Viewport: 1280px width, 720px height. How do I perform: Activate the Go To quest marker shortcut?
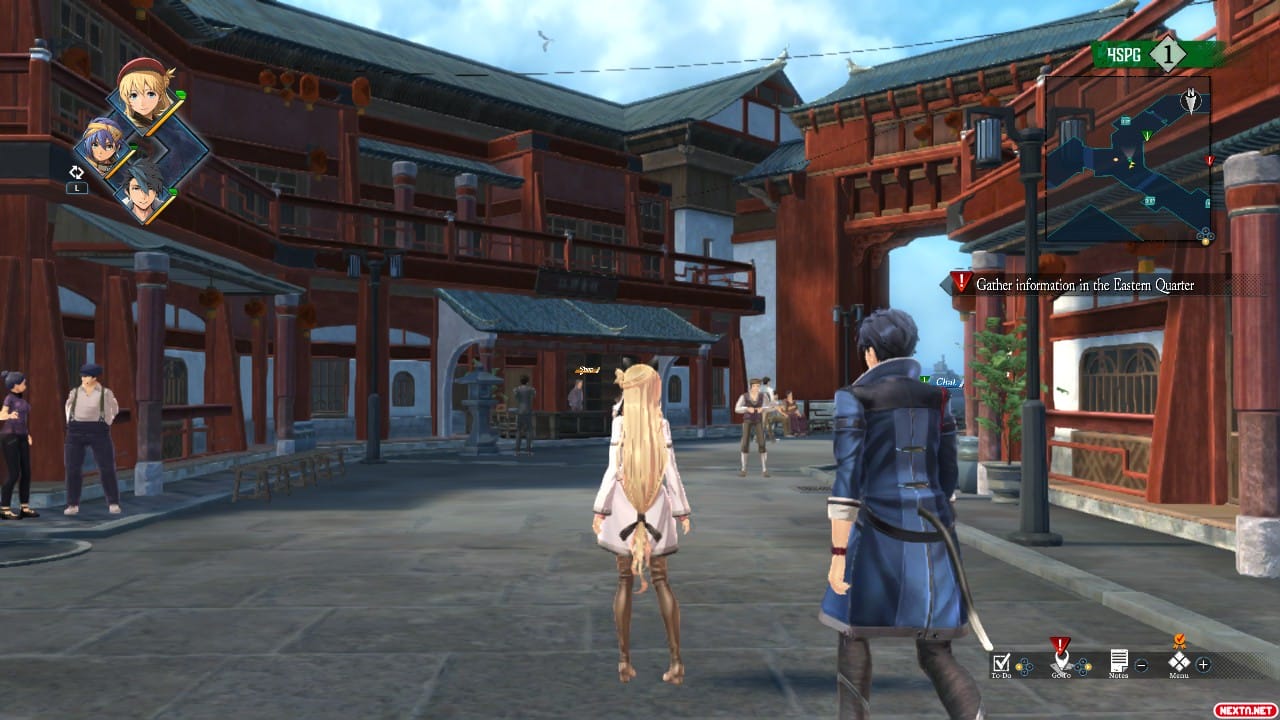coord(1060,661)
